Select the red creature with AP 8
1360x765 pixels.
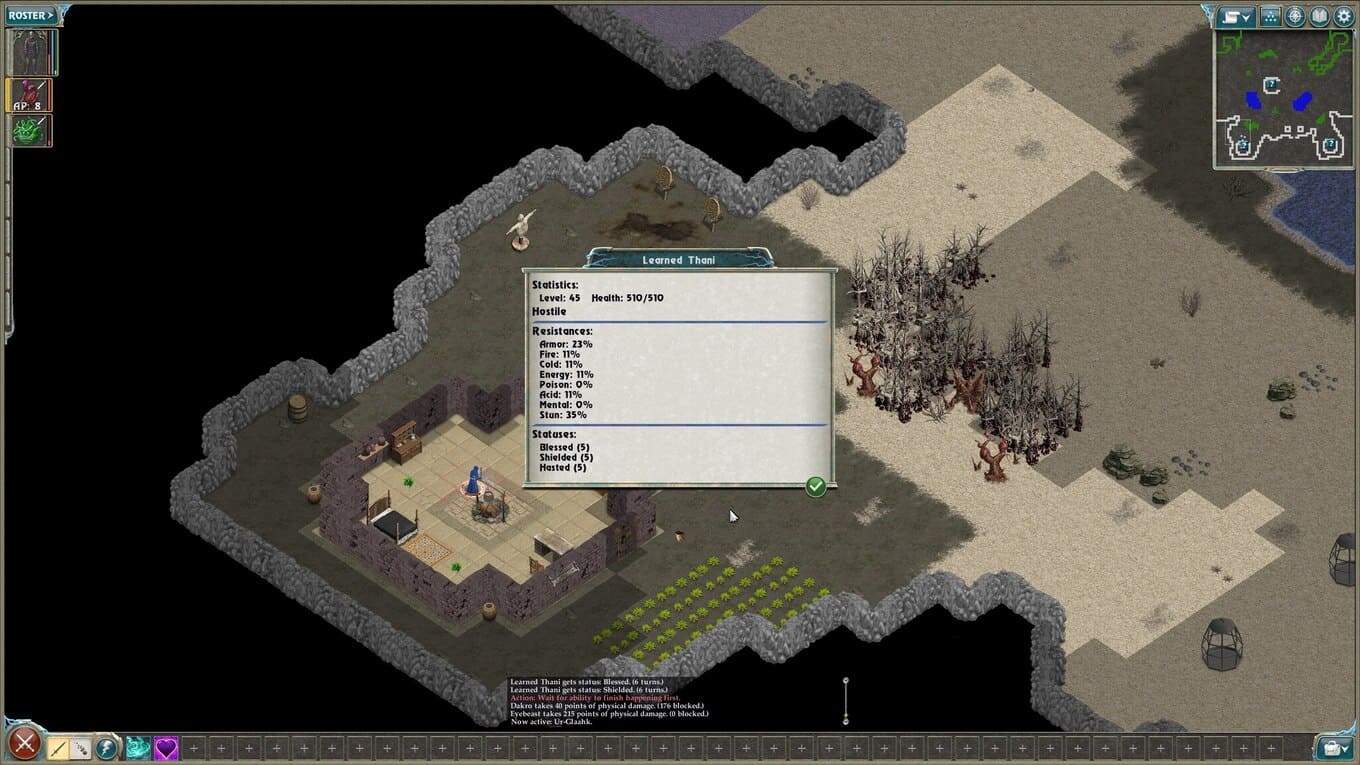click(30, 95)
